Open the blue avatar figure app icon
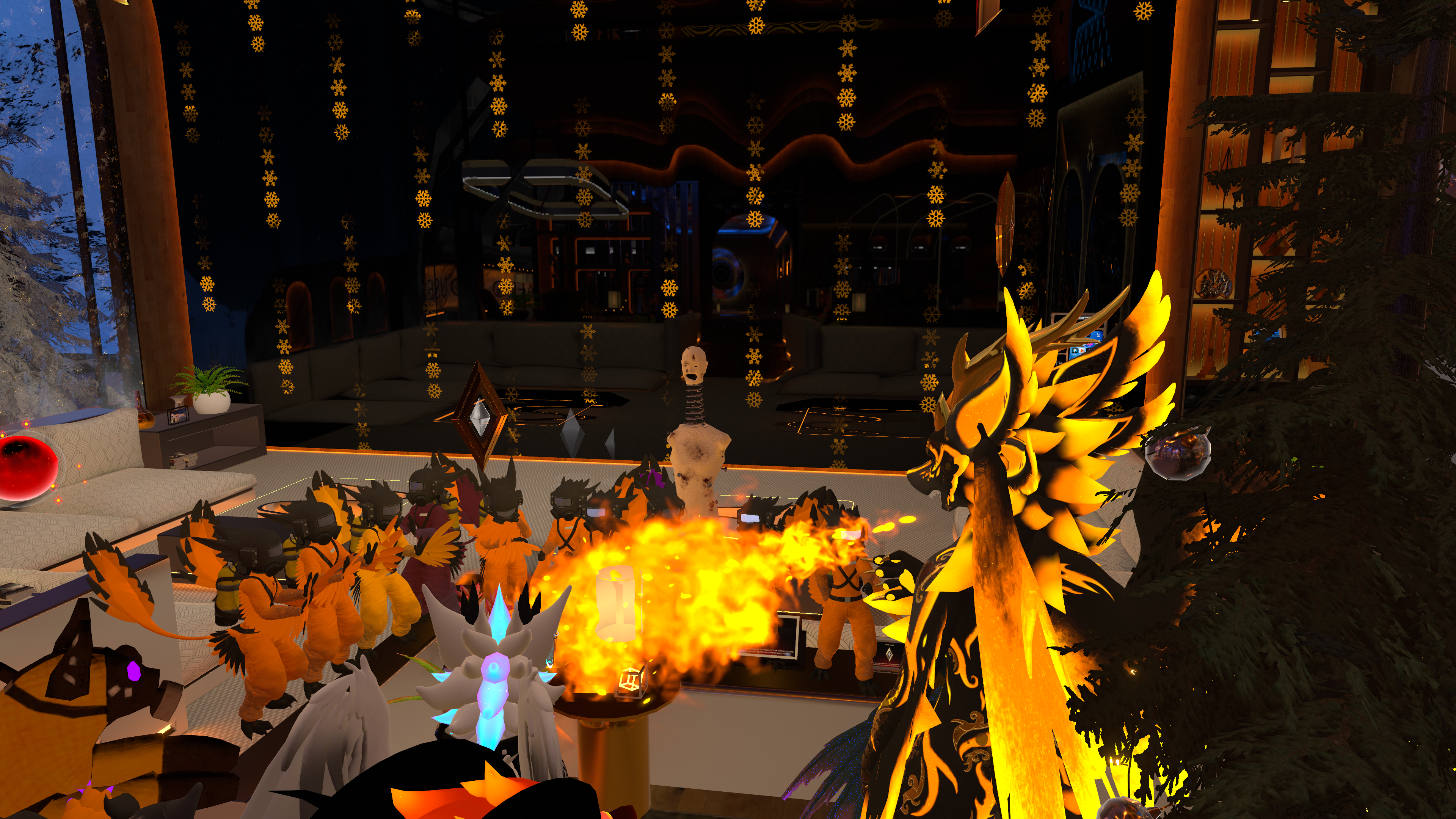This screenshot has height=819, width=1456. coord(1075,351)
